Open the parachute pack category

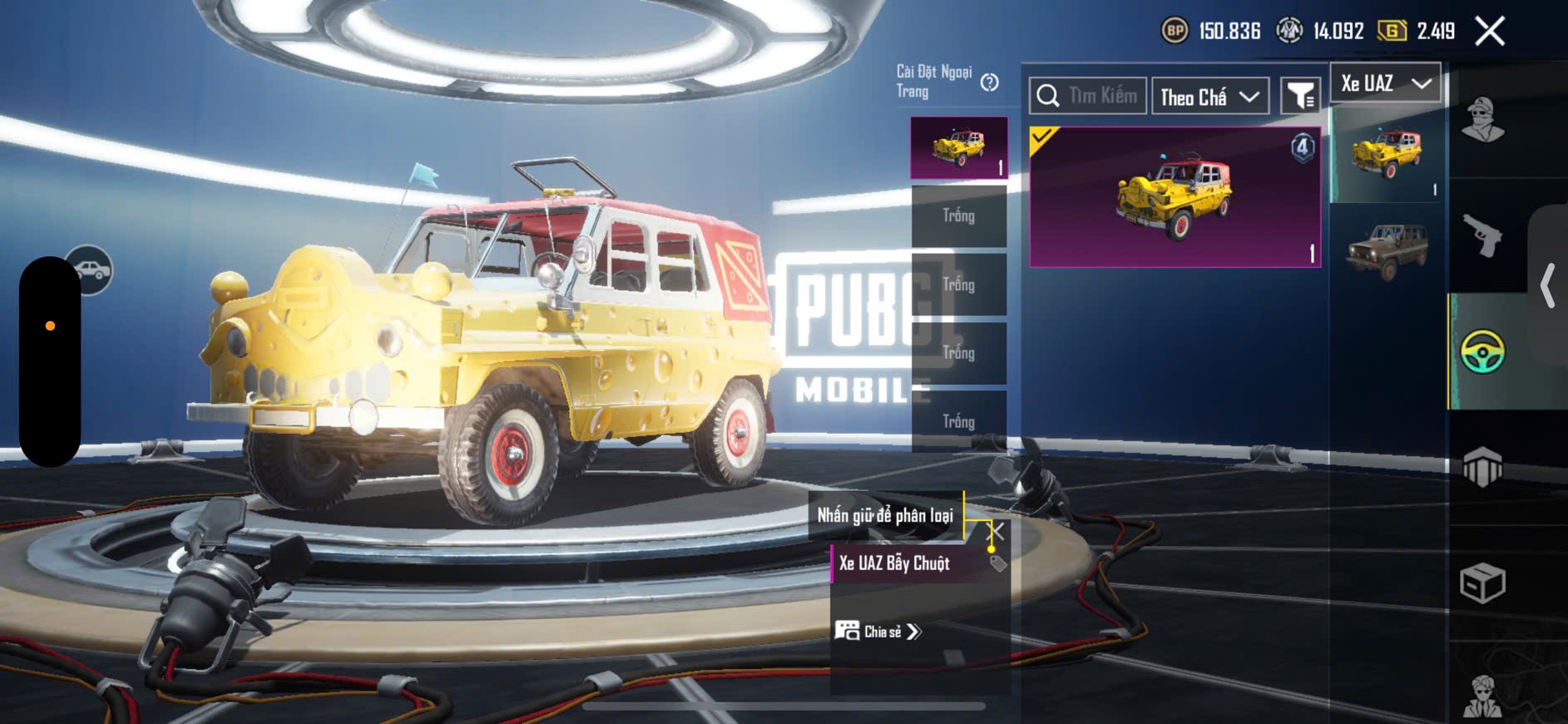[1482, 467]
